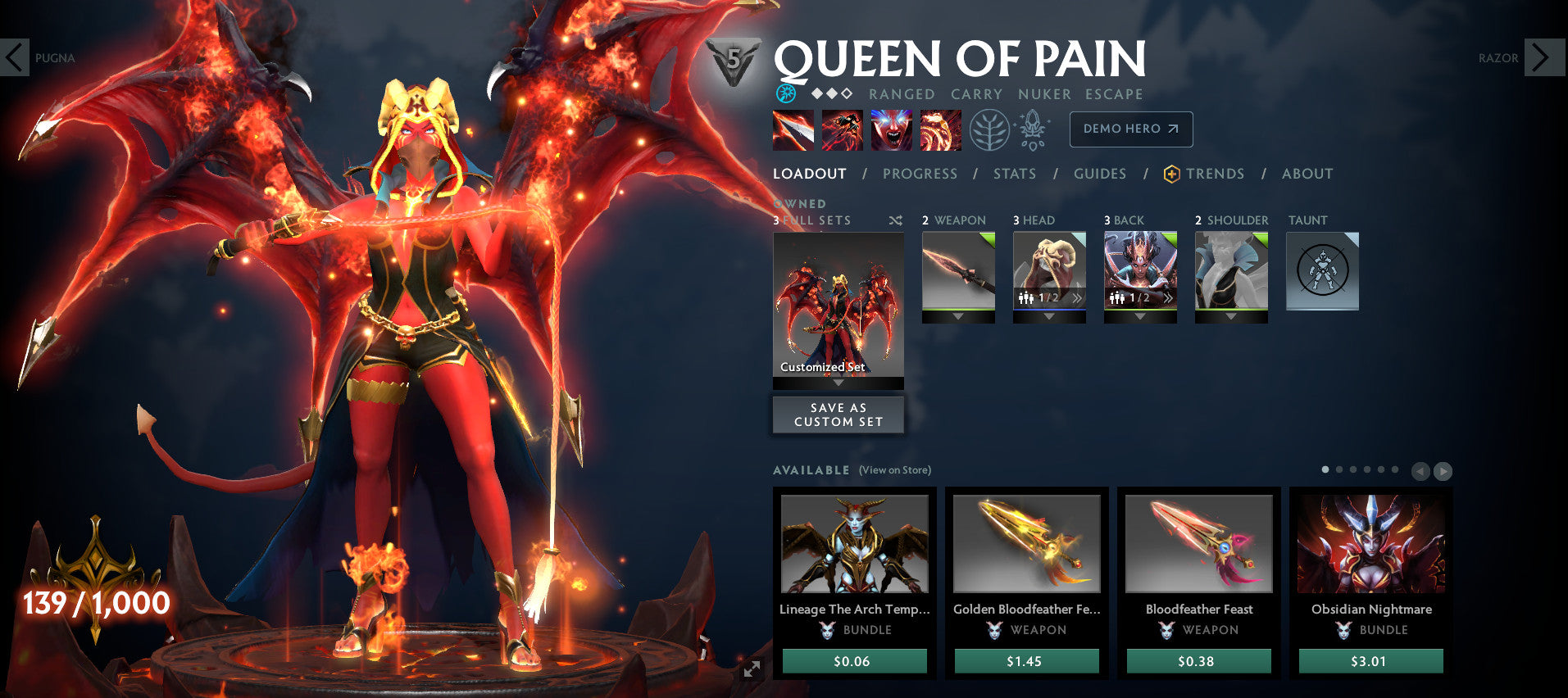Click the Scream of Pain ability icon
1568x698 pixels.
coord(892,129)
